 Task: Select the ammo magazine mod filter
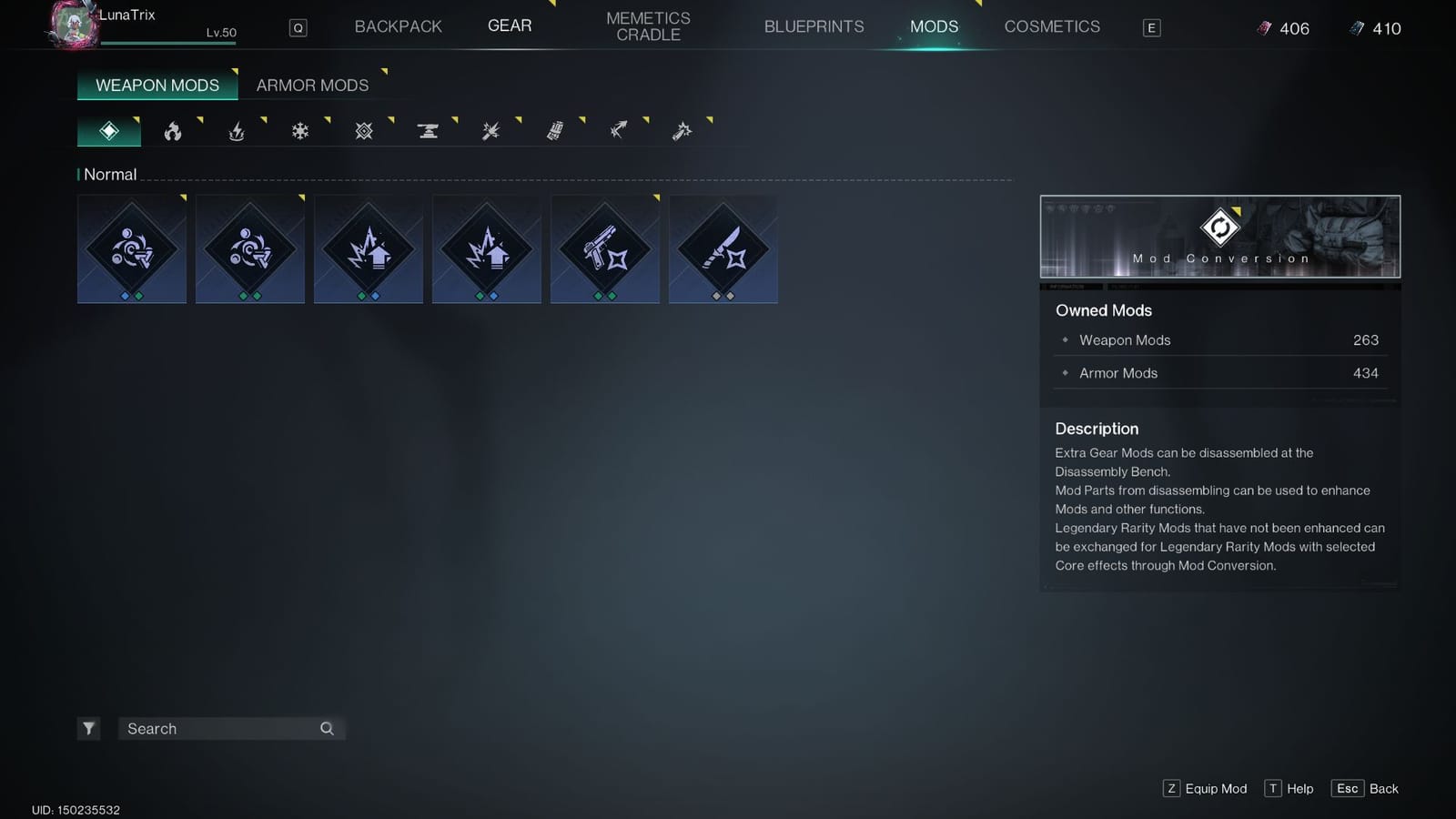click(x=554, y=130)
